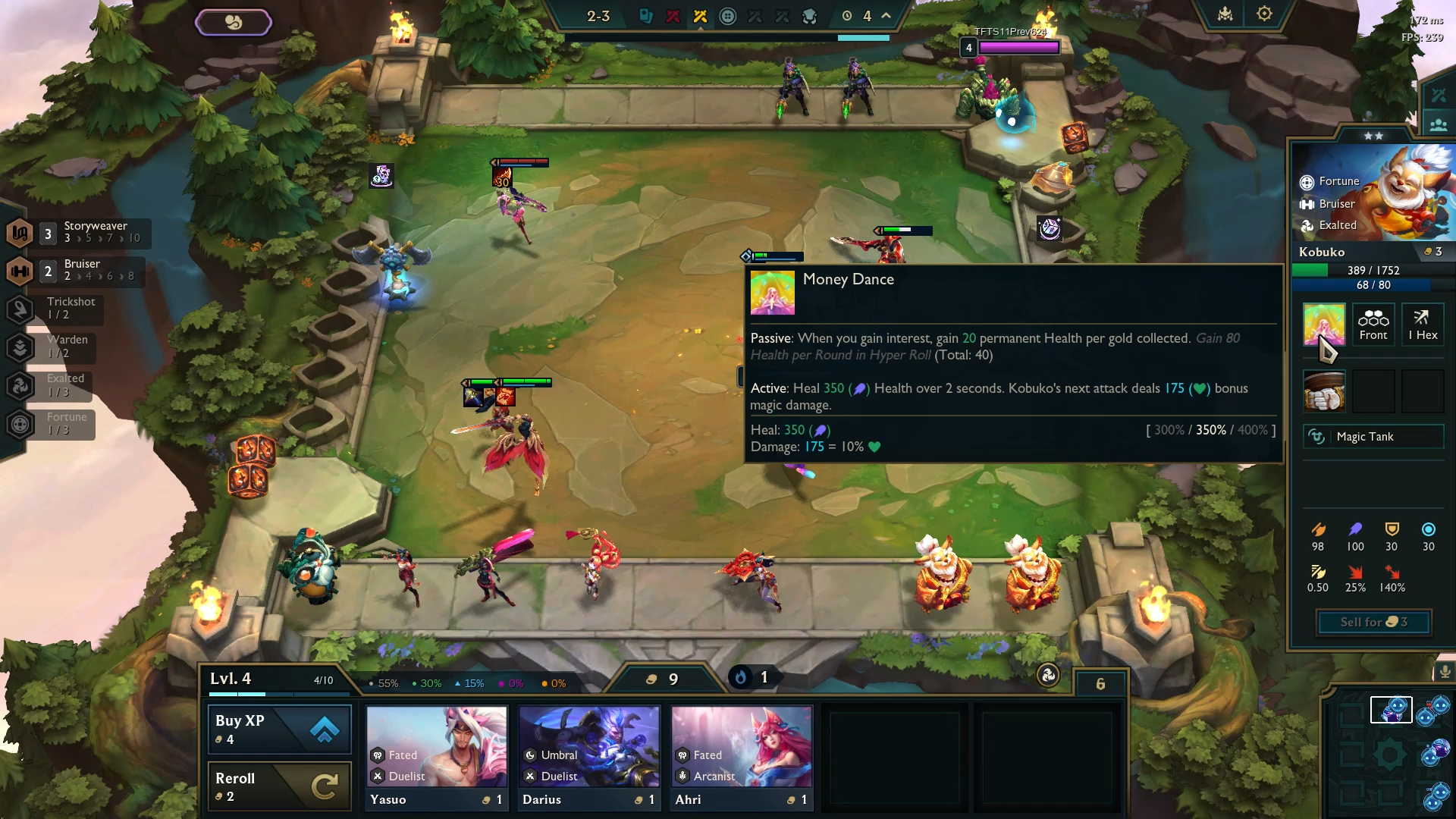Toggle the 1 Hex range display
Screen dimensions: 1456x819
1423,325
